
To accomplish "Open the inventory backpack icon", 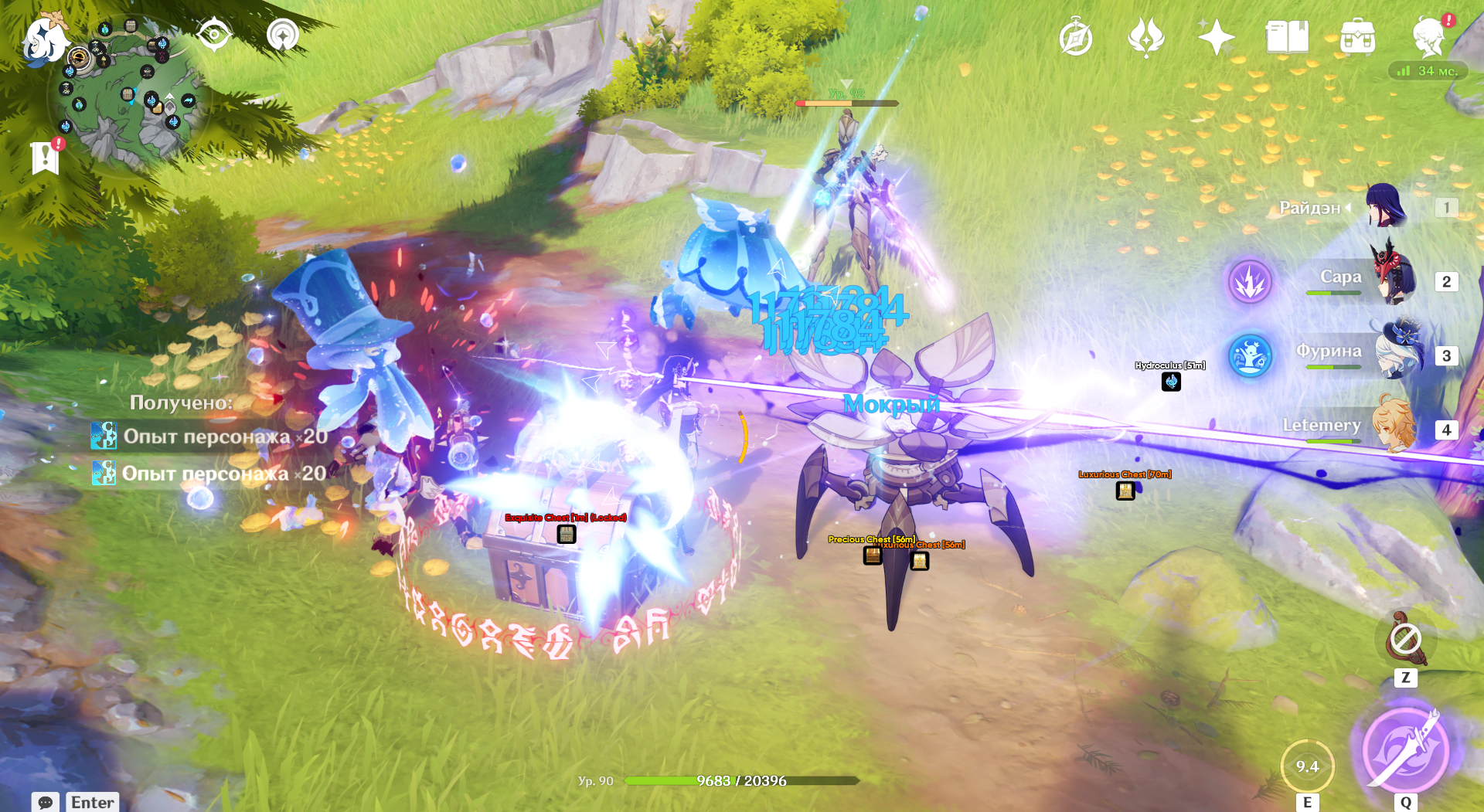I will coord(1357,37).
